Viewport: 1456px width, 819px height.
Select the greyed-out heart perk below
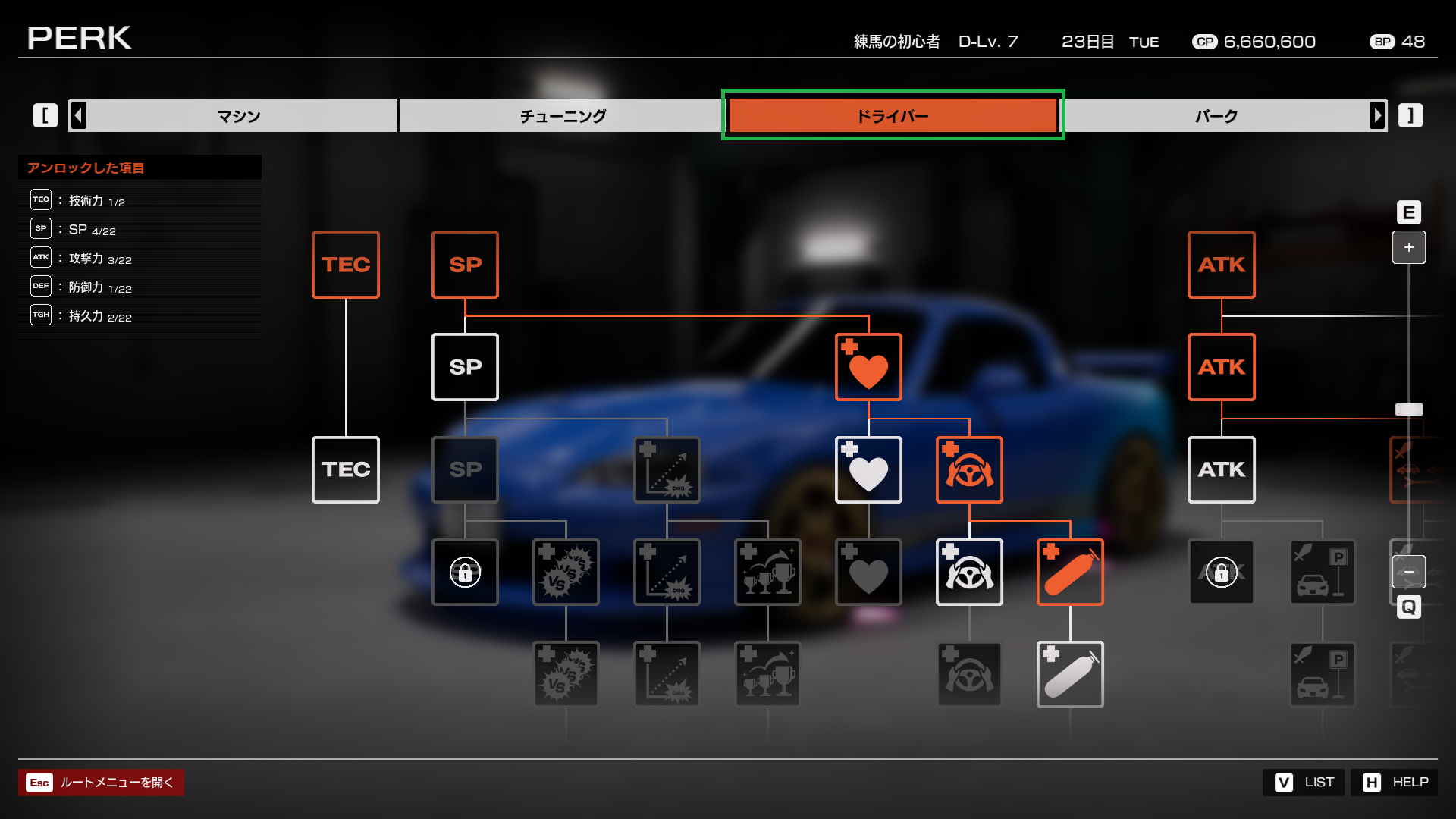(x=868, y=573)
